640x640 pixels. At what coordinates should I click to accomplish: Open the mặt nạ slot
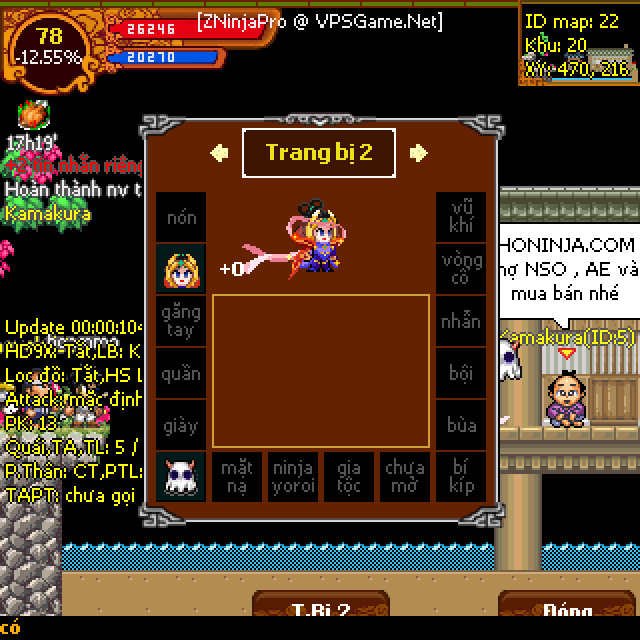coord(237,477)
